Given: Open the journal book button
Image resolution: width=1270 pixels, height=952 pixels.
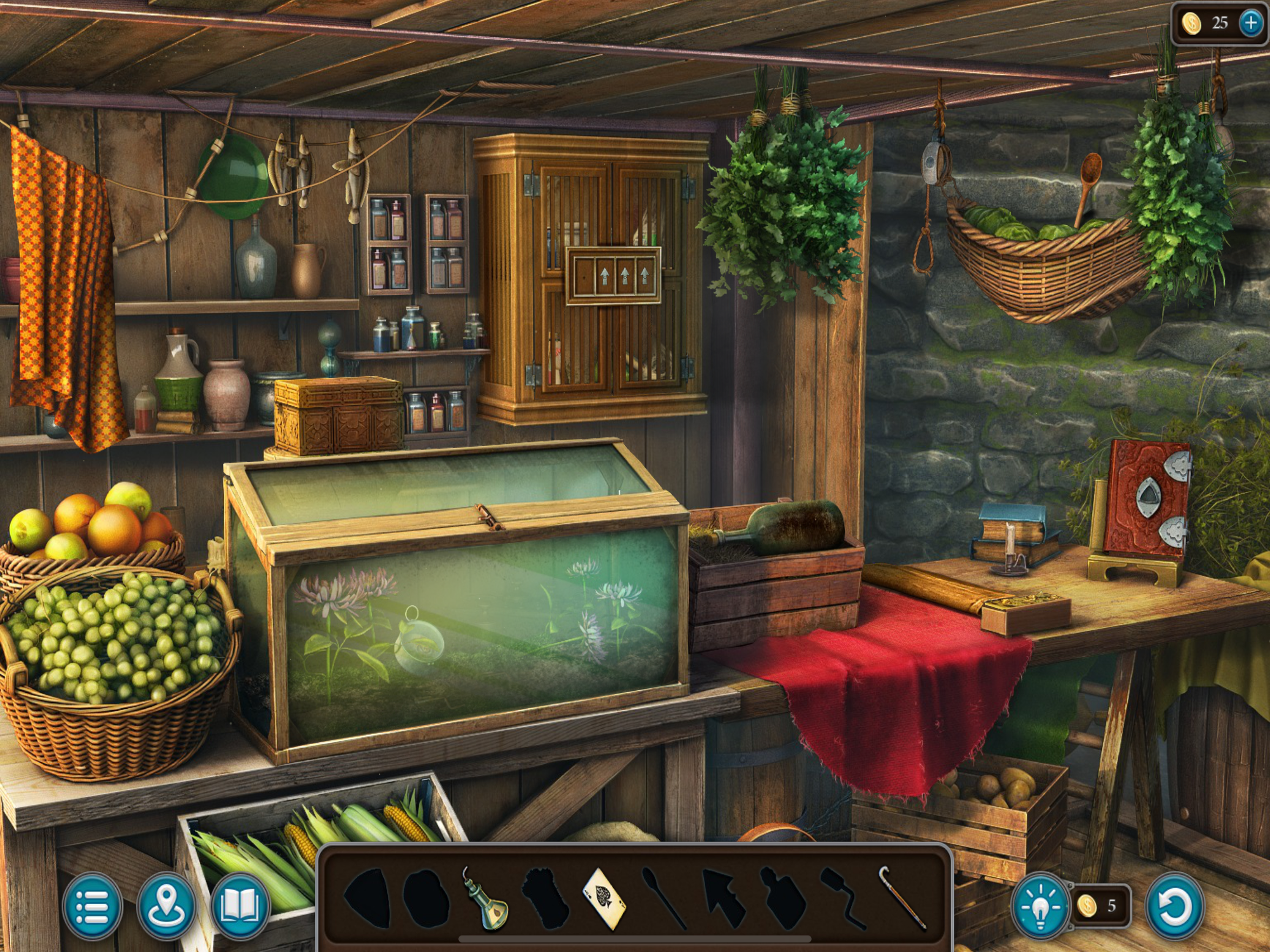Looking at the screenshot, I should point(240,906).
